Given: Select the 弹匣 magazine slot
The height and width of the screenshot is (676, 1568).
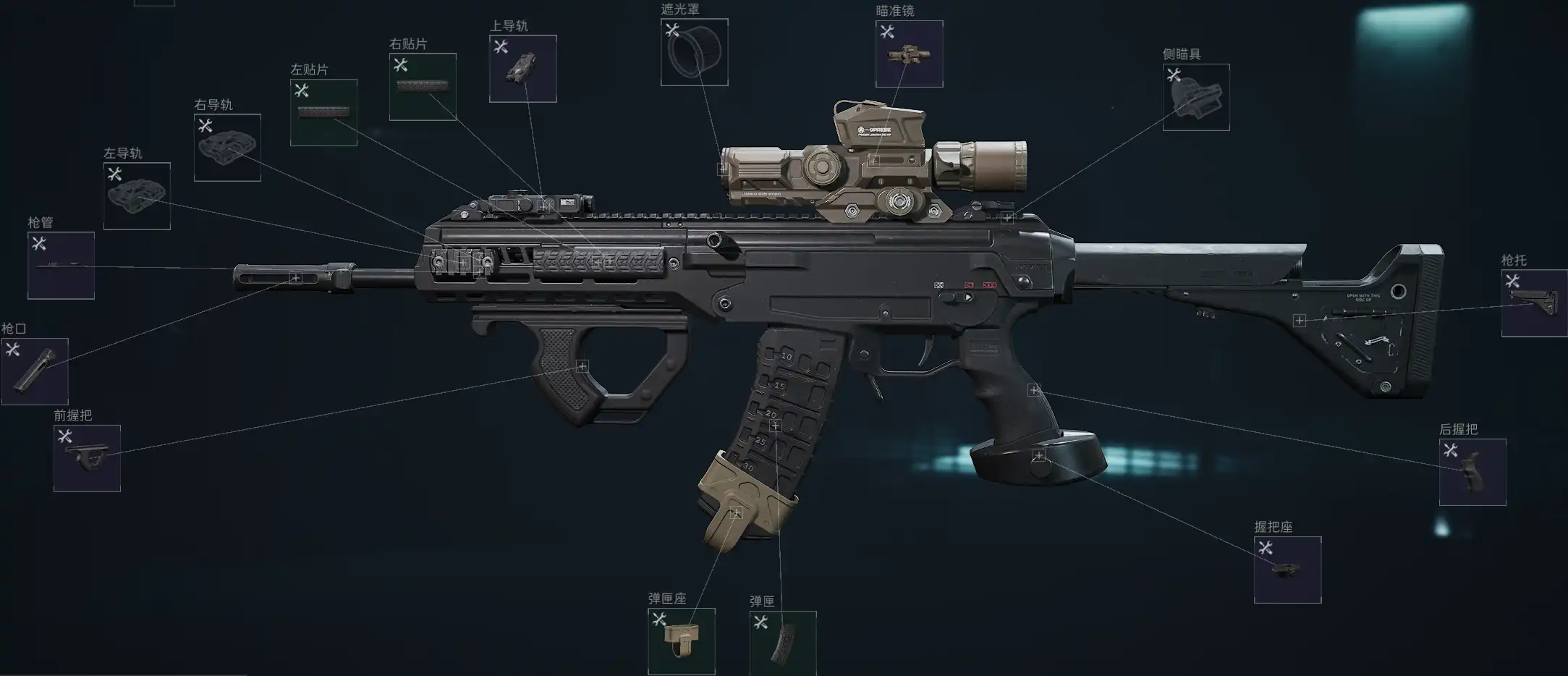Looking at the screenshot, I should (x=783, y=643).
